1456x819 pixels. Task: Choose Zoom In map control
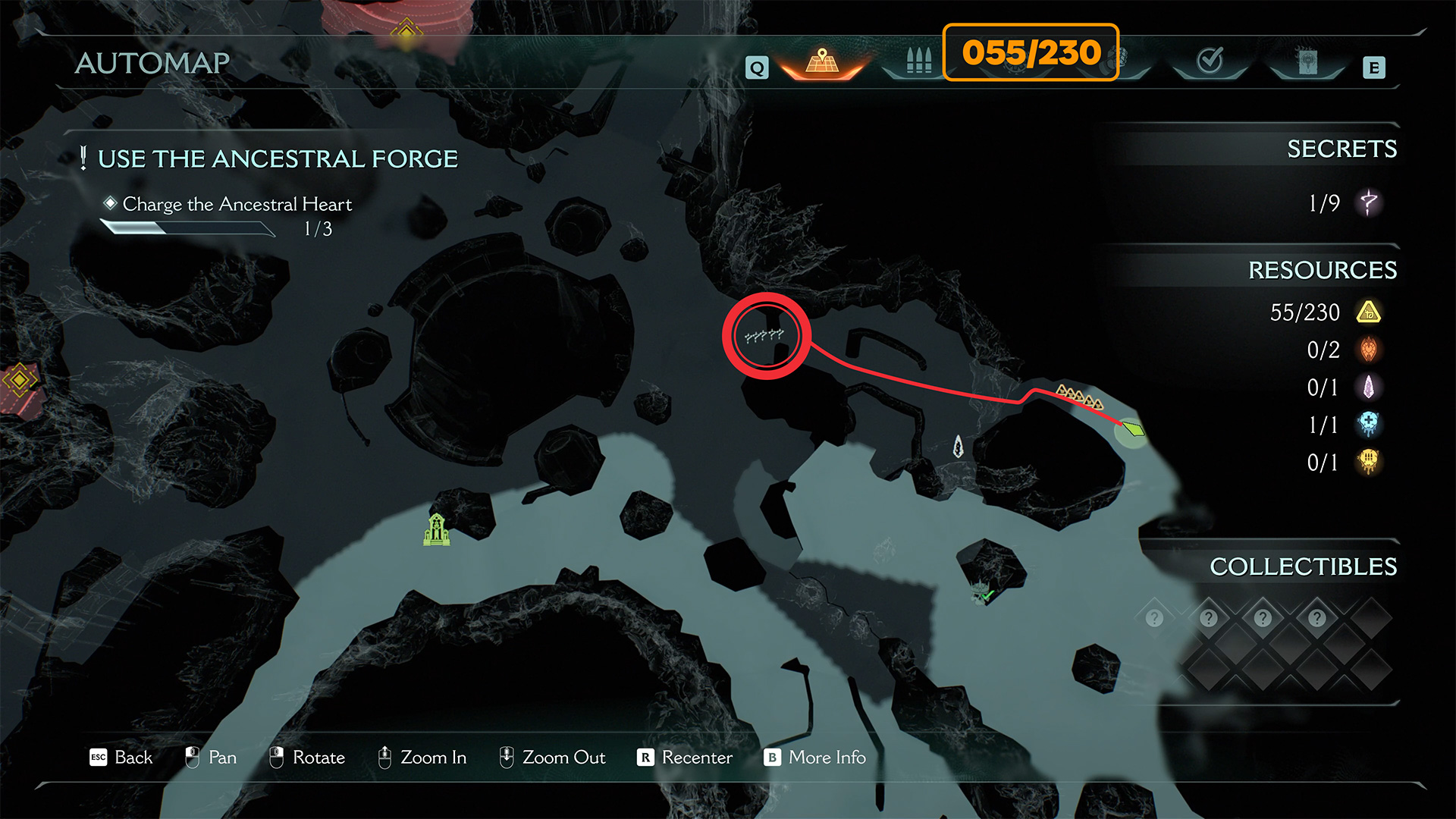[x=422, y=758]
